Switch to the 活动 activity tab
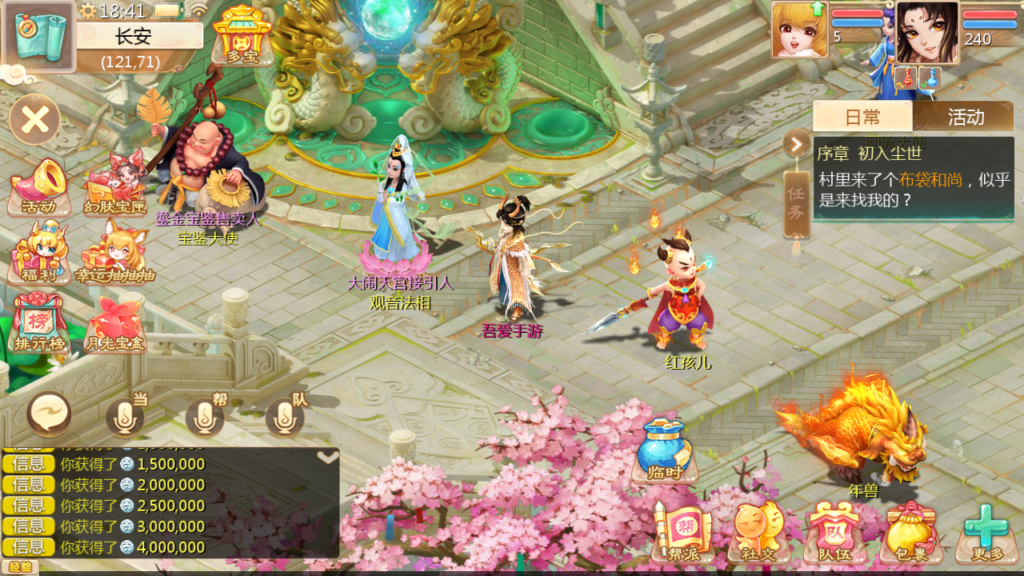 click(965, 117)
